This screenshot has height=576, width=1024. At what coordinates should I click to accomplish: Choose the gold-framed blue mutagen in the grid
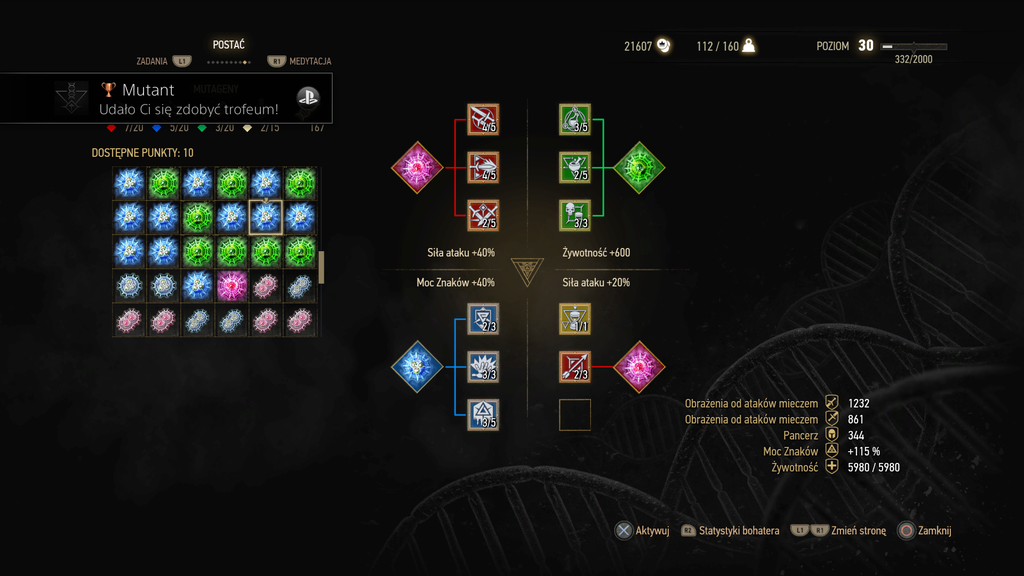click(265, 217)
